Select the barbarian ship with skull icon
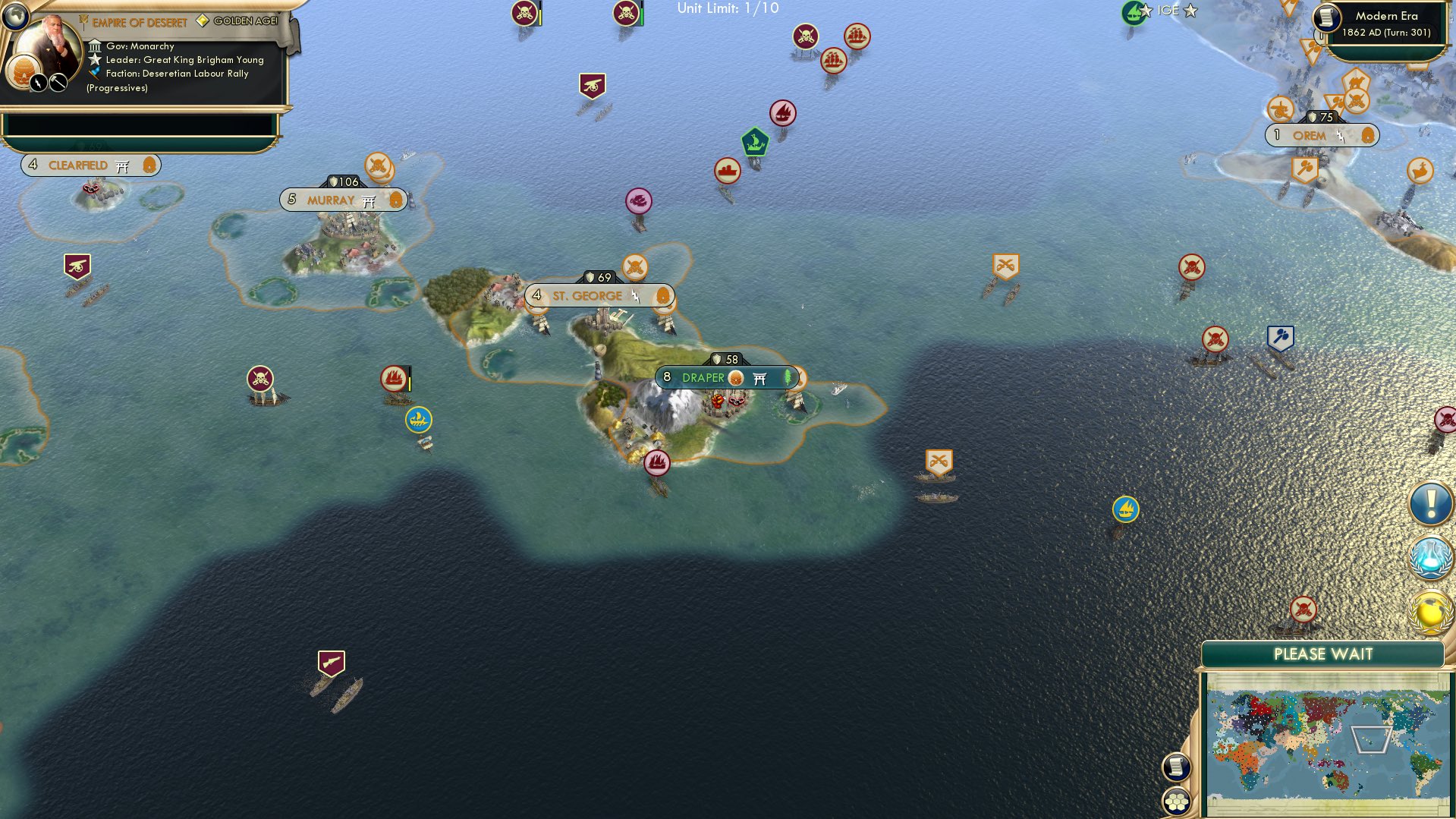The image size is (1456, 819). coord(259,376)
